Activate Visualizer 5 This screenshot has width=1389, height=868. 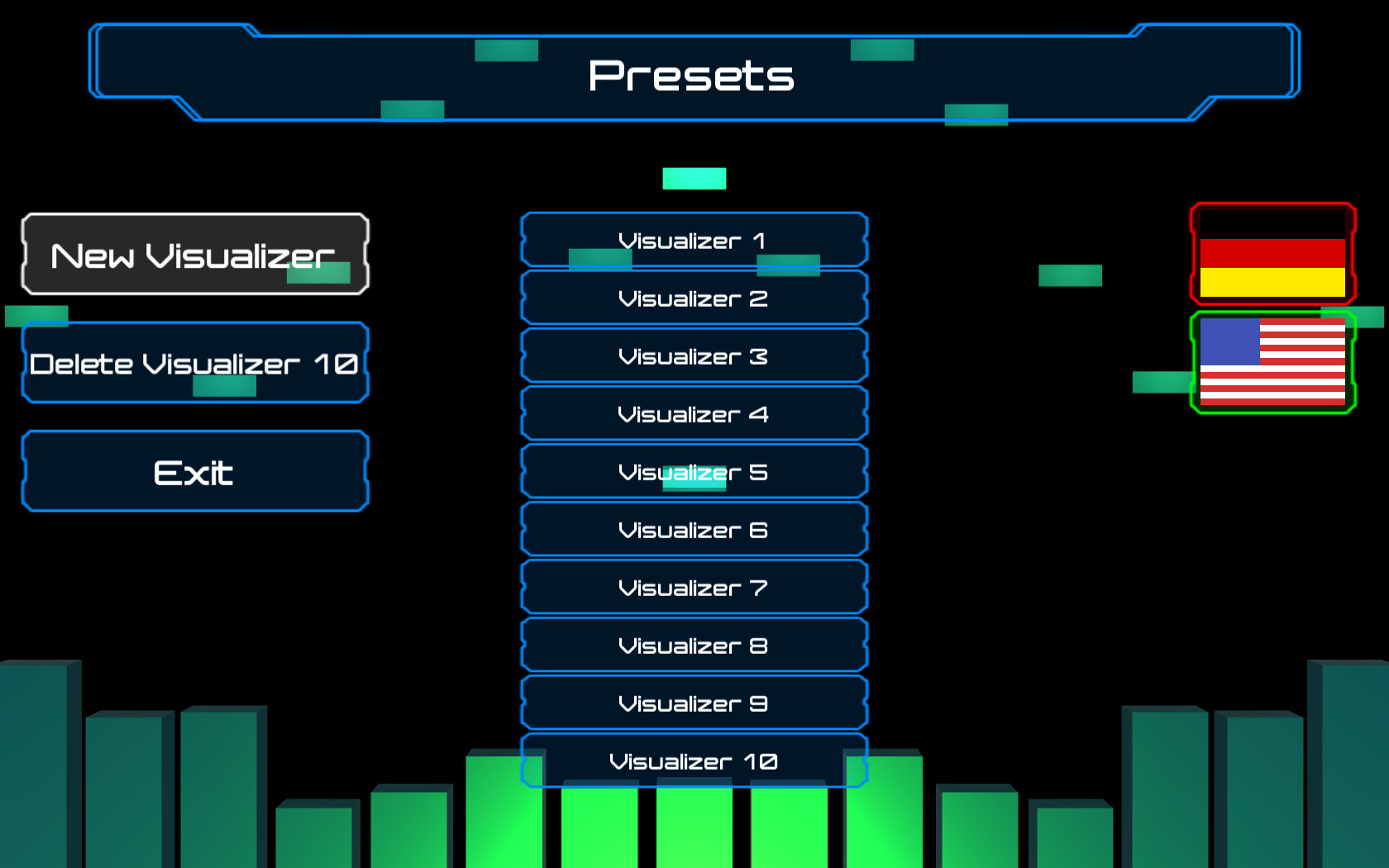pos(694,472)
